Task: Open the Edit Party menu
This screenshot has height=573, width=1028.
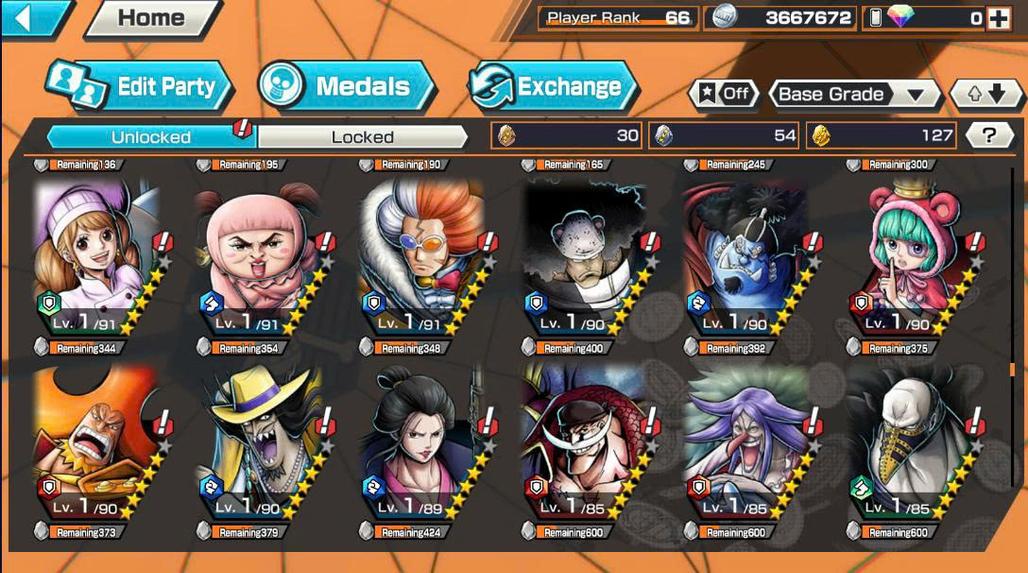Action: (139, 86)
